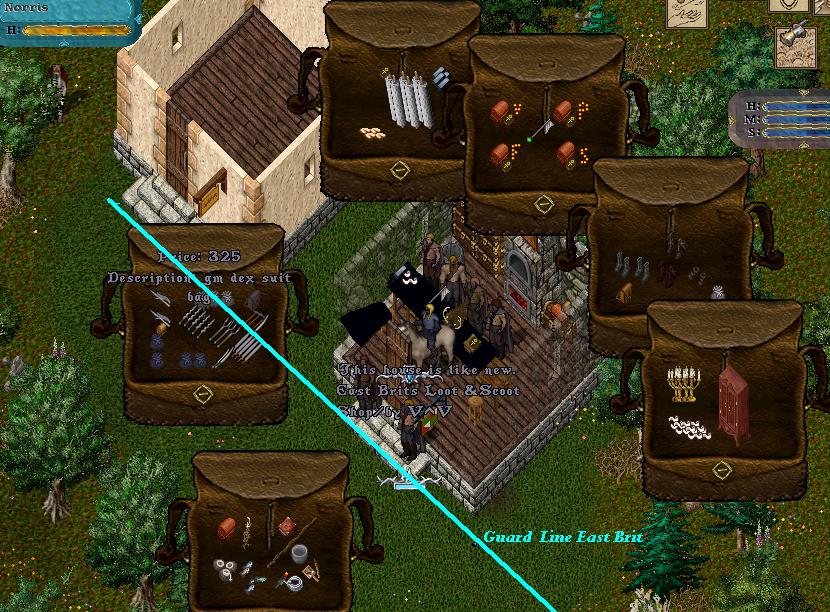Open the war hammer parchment icon
Image resolution: width=830 pixels, height=612 pixels.
tap(797, 45)
